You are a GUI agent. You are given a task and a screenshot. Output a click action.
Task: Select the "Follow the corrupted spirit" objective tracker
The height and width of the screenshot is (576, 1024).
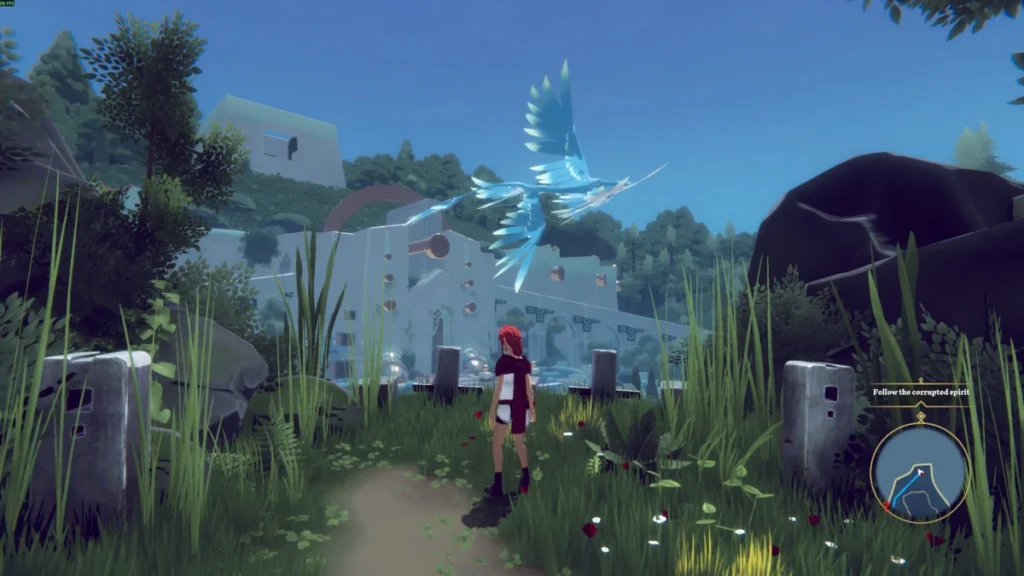[920, 392]
